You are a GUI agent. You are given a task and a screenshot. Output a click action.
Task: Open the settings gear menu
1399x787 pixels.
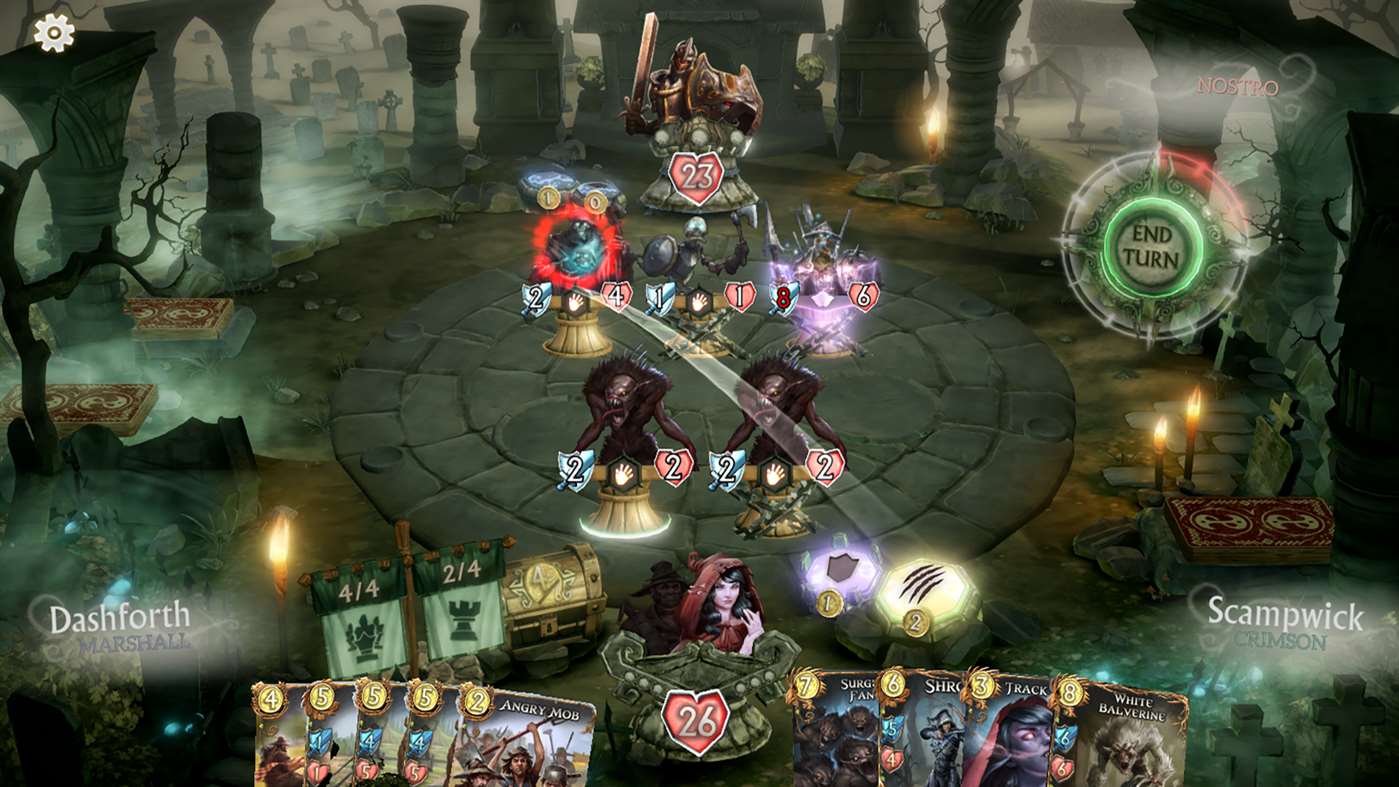[x=55, y=33]
